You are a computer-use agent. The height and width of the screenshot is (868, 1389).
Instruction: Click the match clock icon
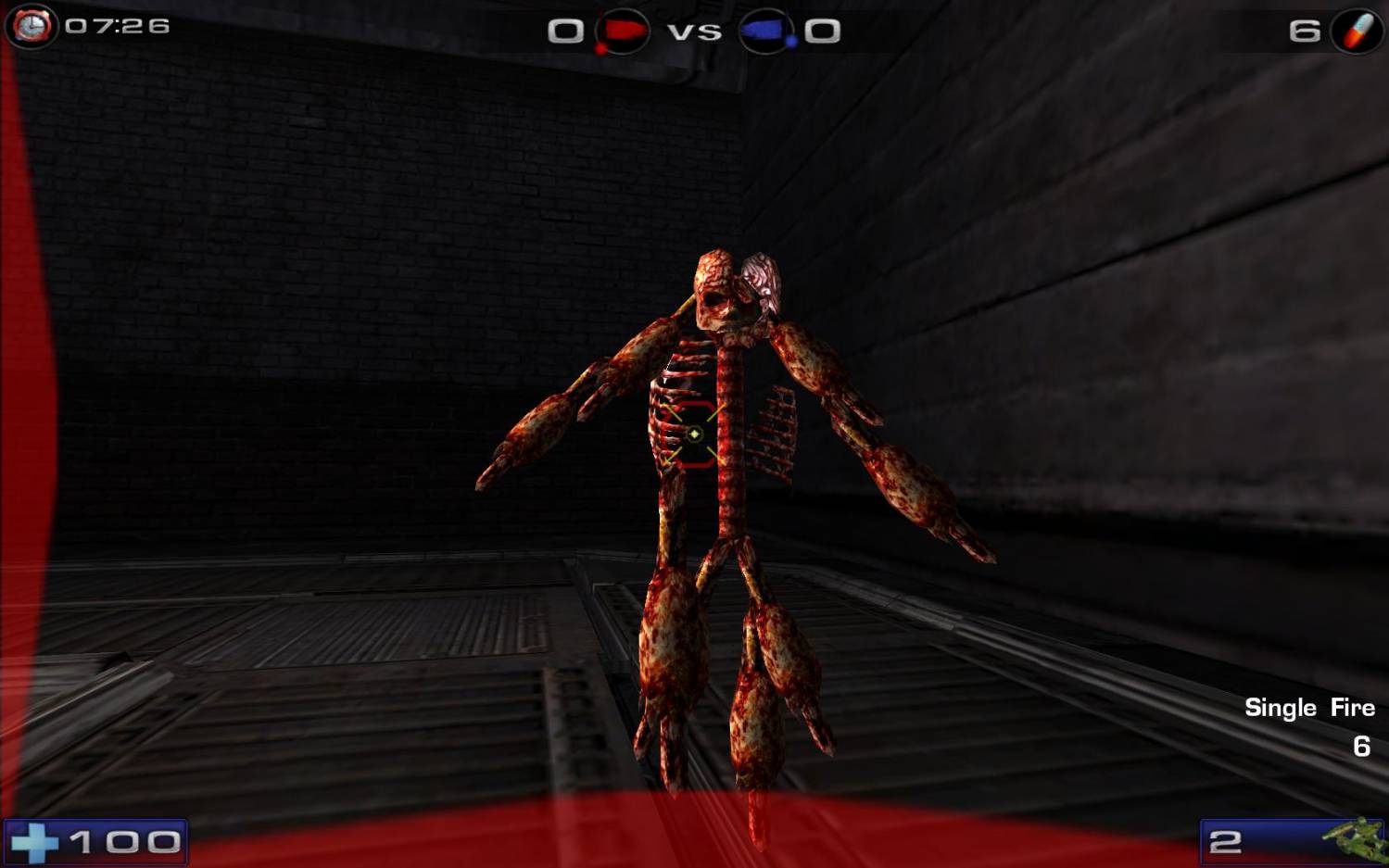click(x=32, y=26)
